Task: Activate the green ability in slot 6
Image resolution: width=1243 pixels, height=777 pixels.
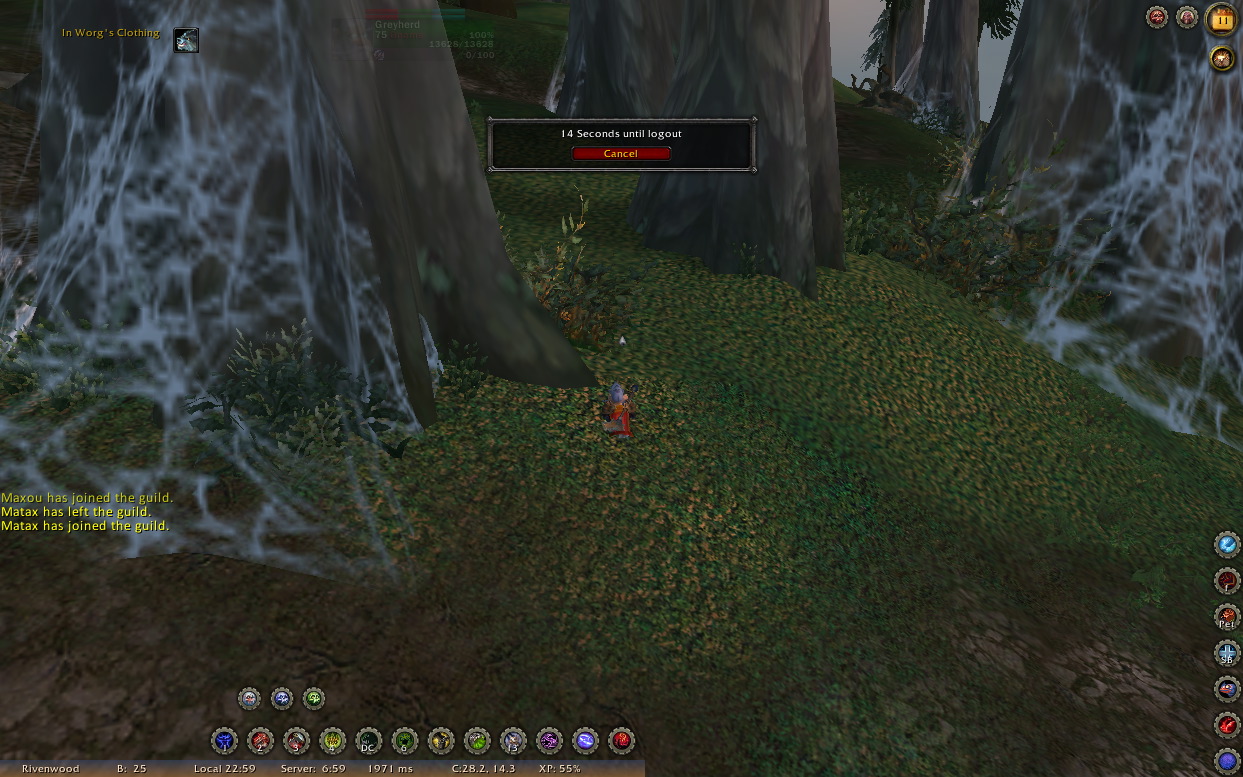Action: click(x=404, y=741)
